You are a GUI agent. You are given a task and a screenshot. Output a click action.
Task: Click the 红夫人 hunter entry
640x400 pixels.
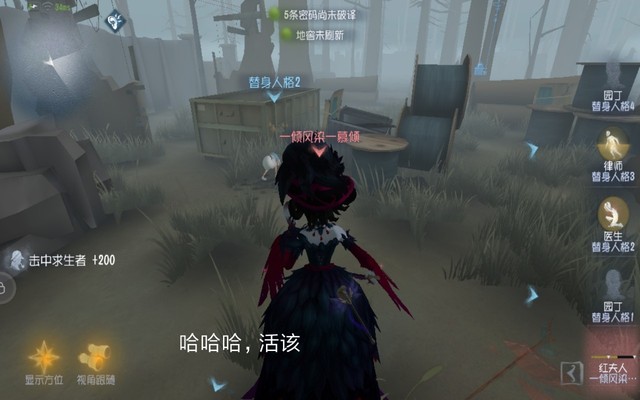(x=612, y=372)
